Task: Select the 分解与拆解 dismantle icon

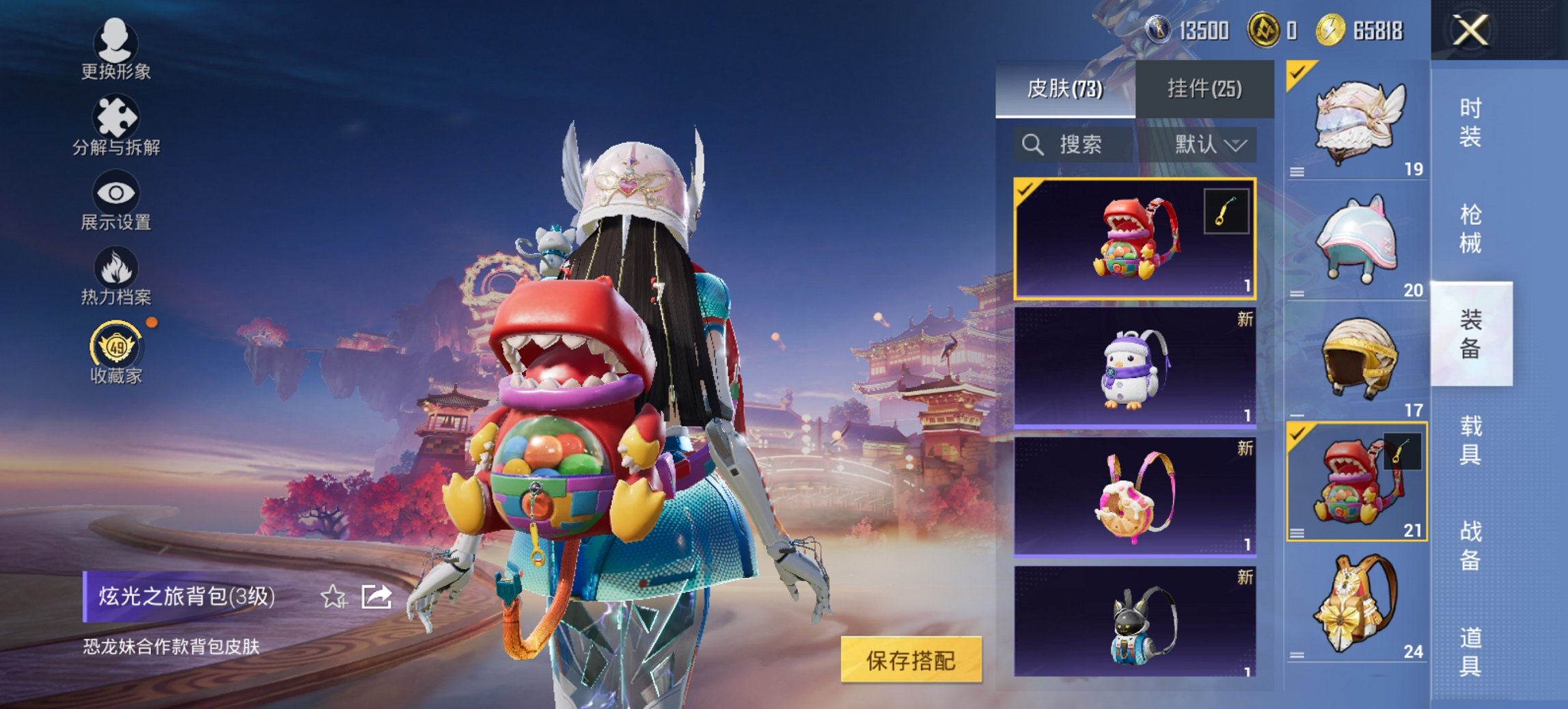Action: pos(116,116)
